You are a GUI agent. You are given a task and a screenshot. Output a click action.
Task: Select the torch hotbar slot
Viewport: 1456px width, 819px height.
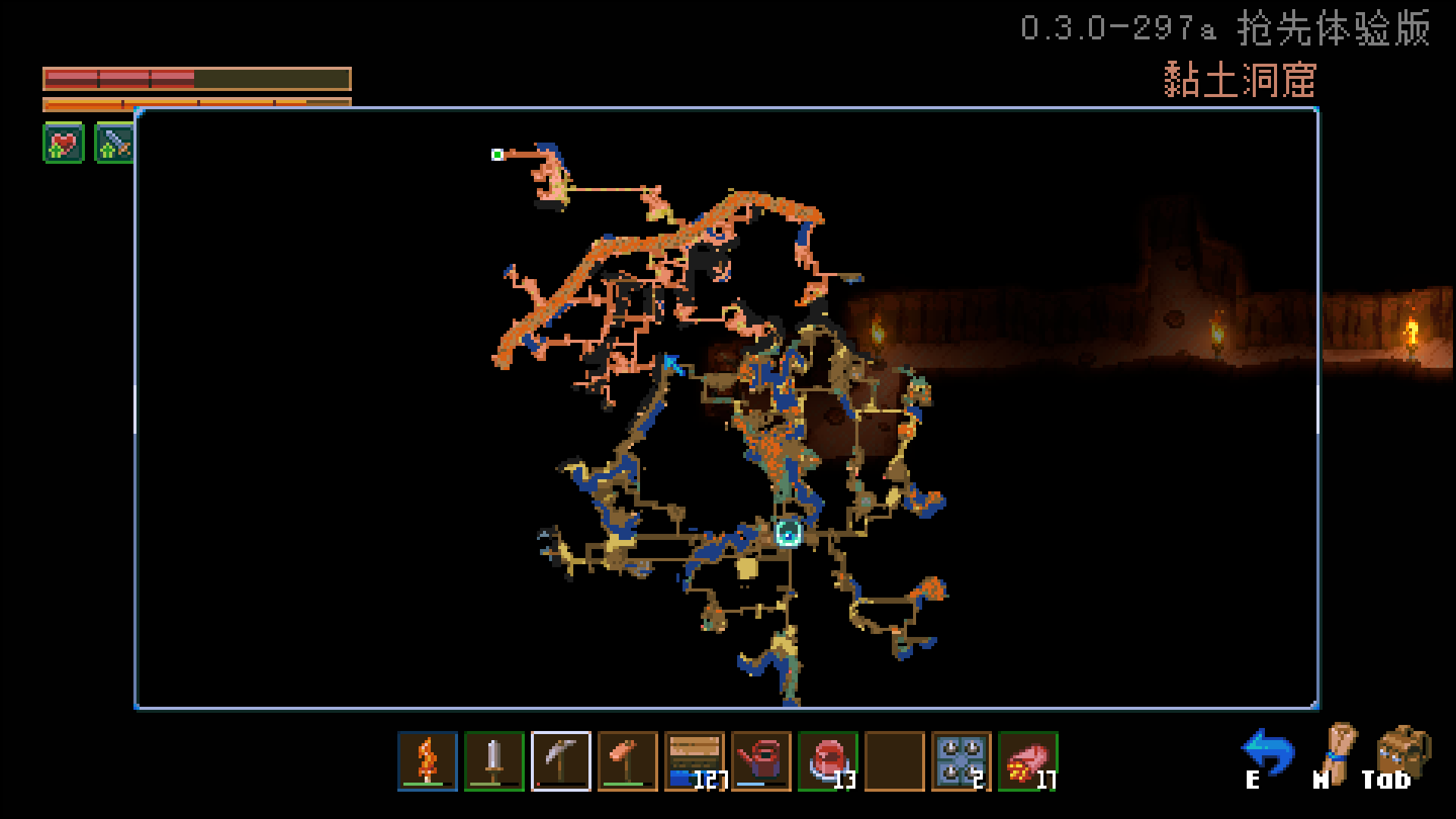pyautogui.click(x=428, y=761)
